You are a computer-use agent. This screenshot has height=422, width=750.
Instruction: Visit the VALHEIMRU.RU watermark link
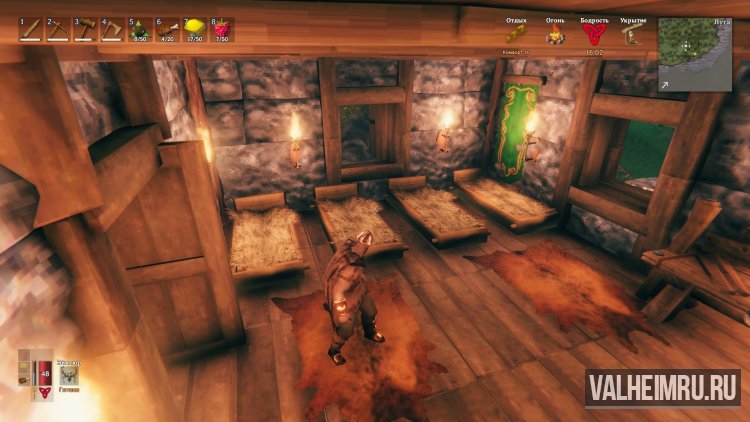(663, 386)
